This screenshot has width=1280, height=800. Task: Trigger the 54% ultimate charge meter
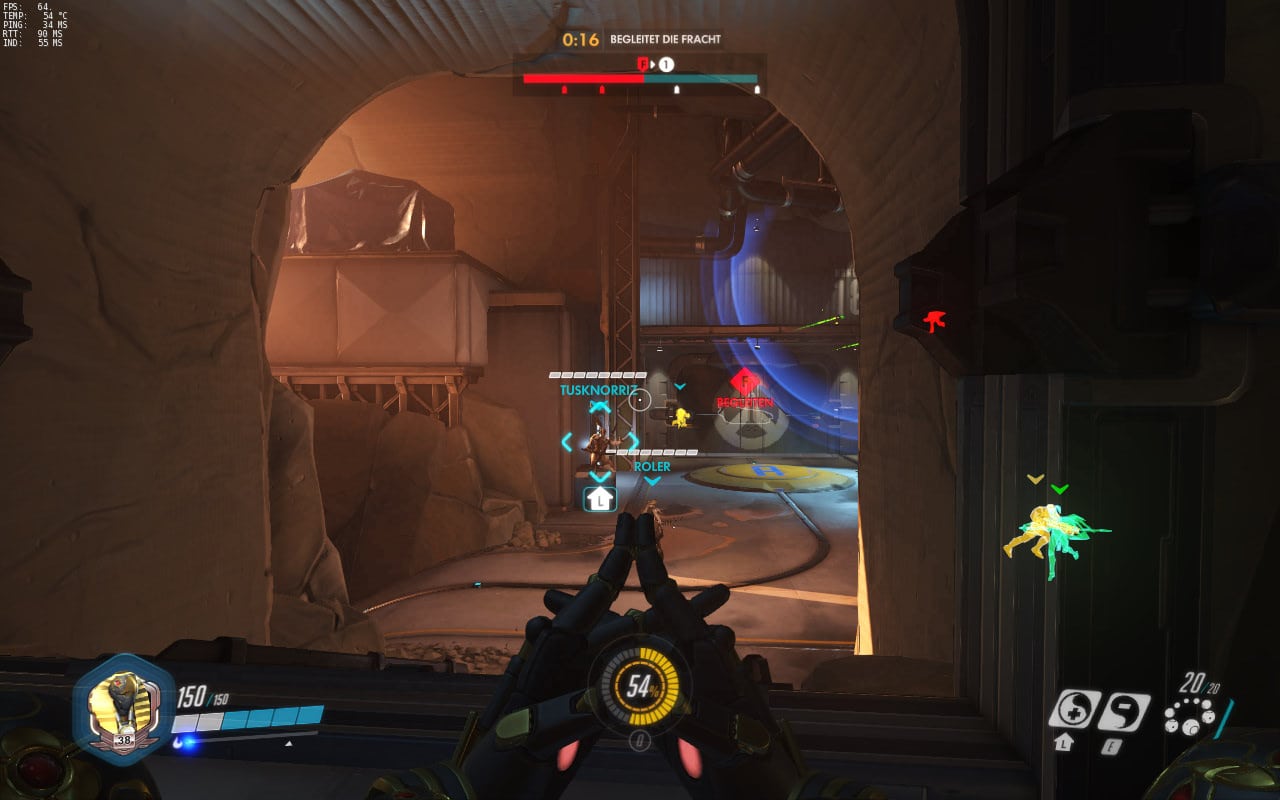click(x=639, y=688)
